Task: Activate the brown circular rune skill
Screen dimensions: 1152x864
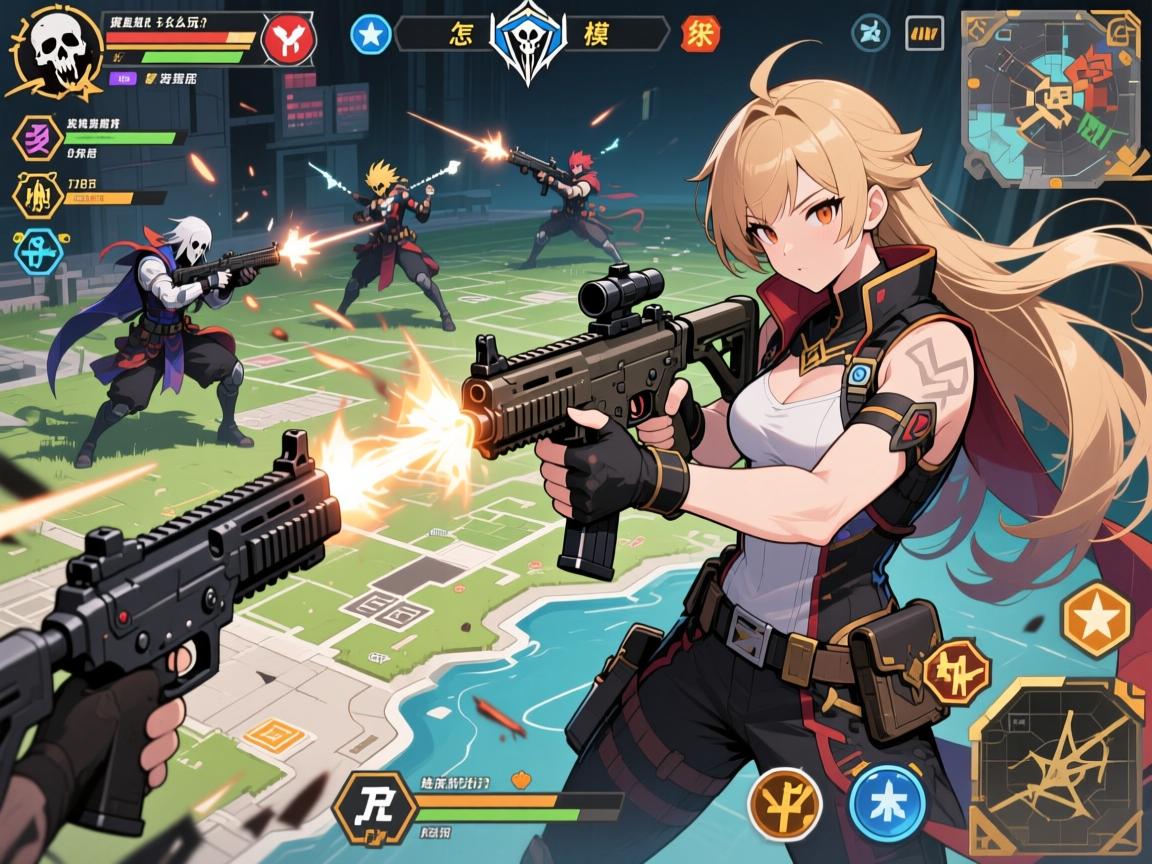Action: 784,803
